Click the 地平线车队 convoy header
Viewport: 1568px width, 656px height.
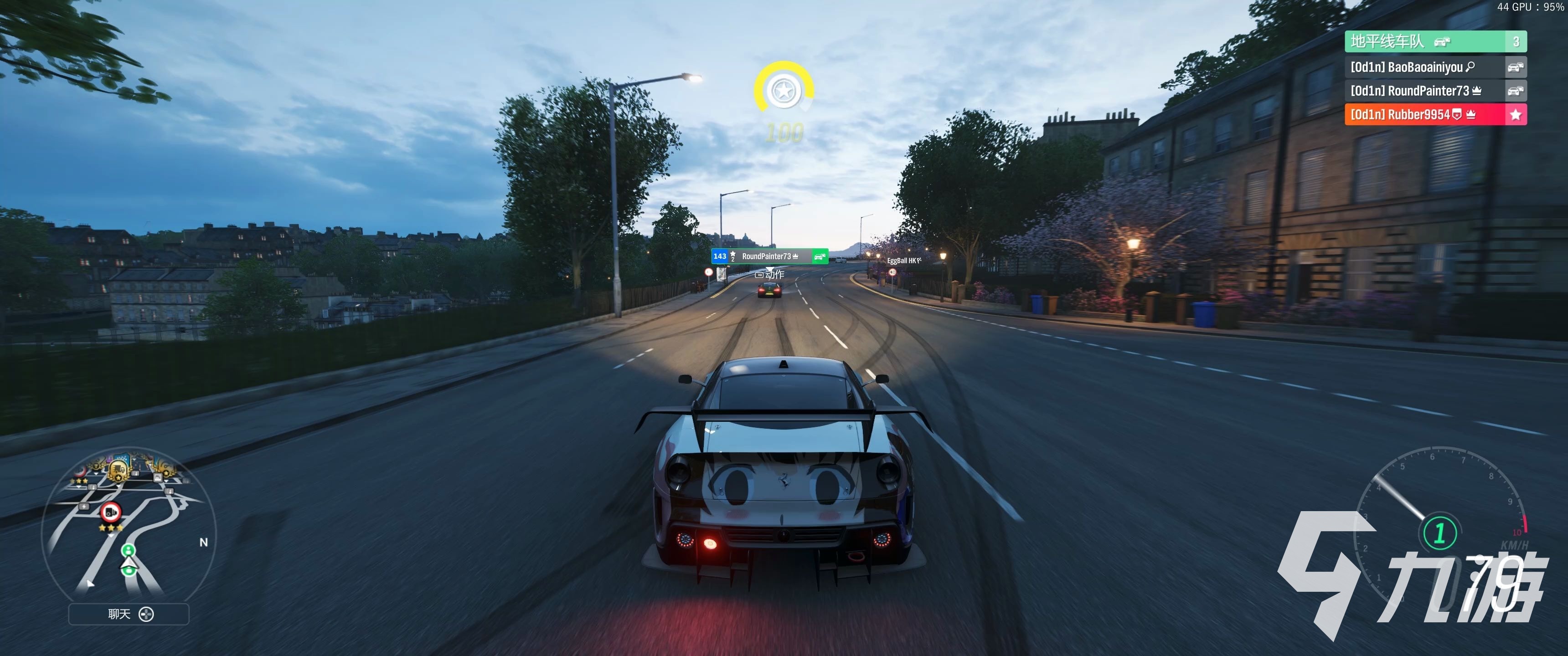[1435, 41]
